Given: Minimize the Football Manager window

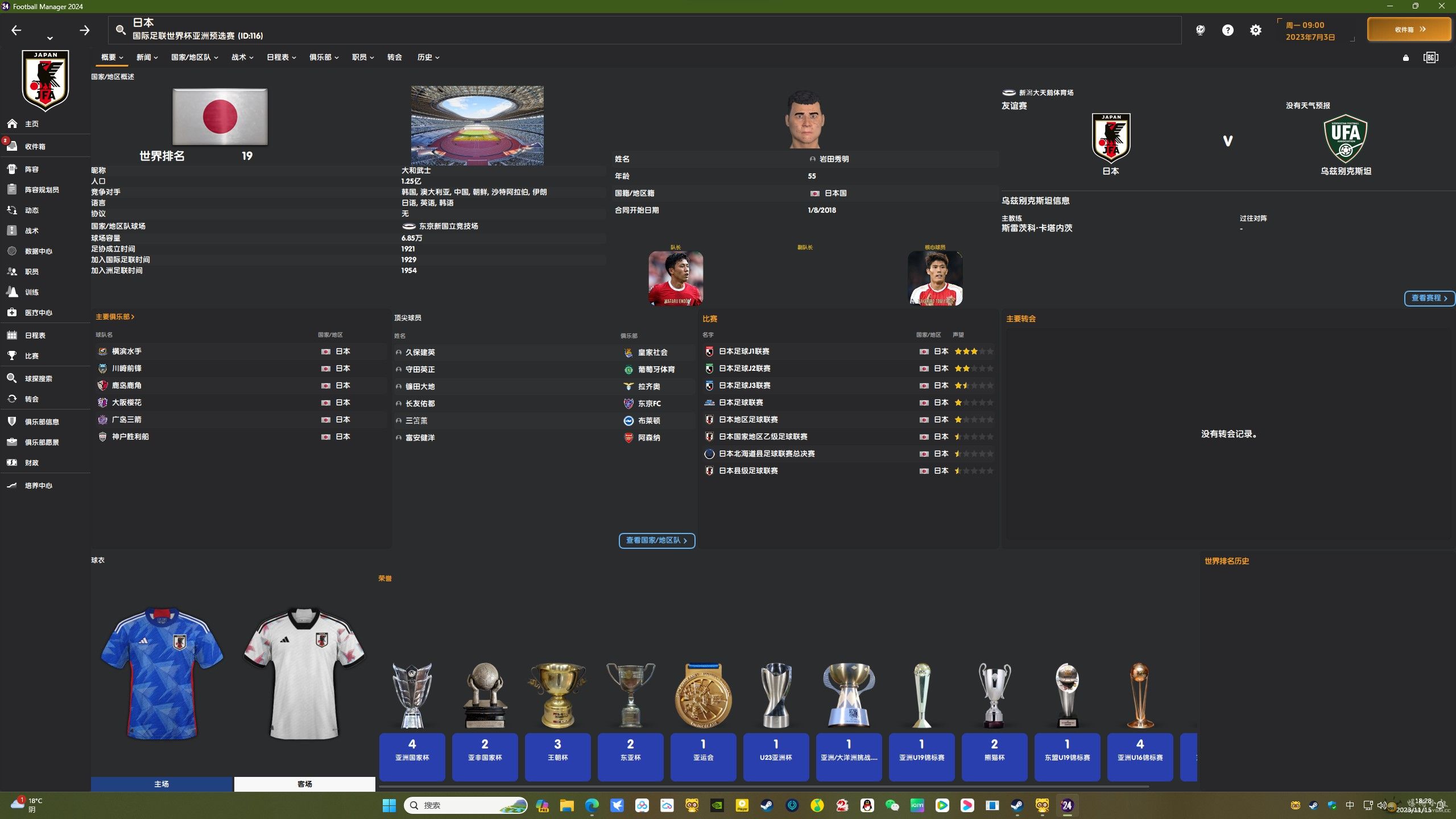Looking at the screenshot, I should (x=1390, y=6).
